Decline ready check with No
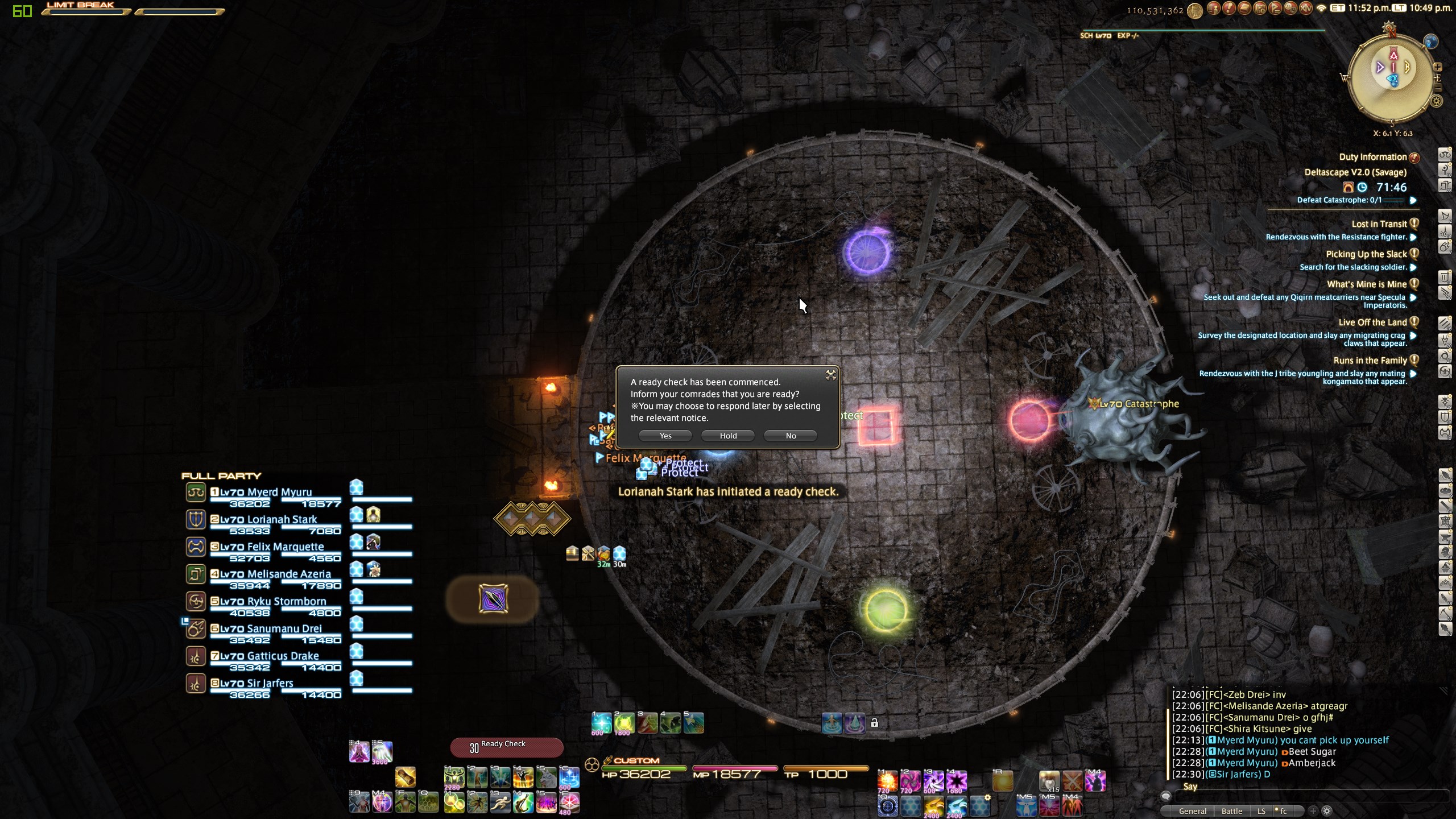Screen dimensions: 1456x819 (791, 436)
